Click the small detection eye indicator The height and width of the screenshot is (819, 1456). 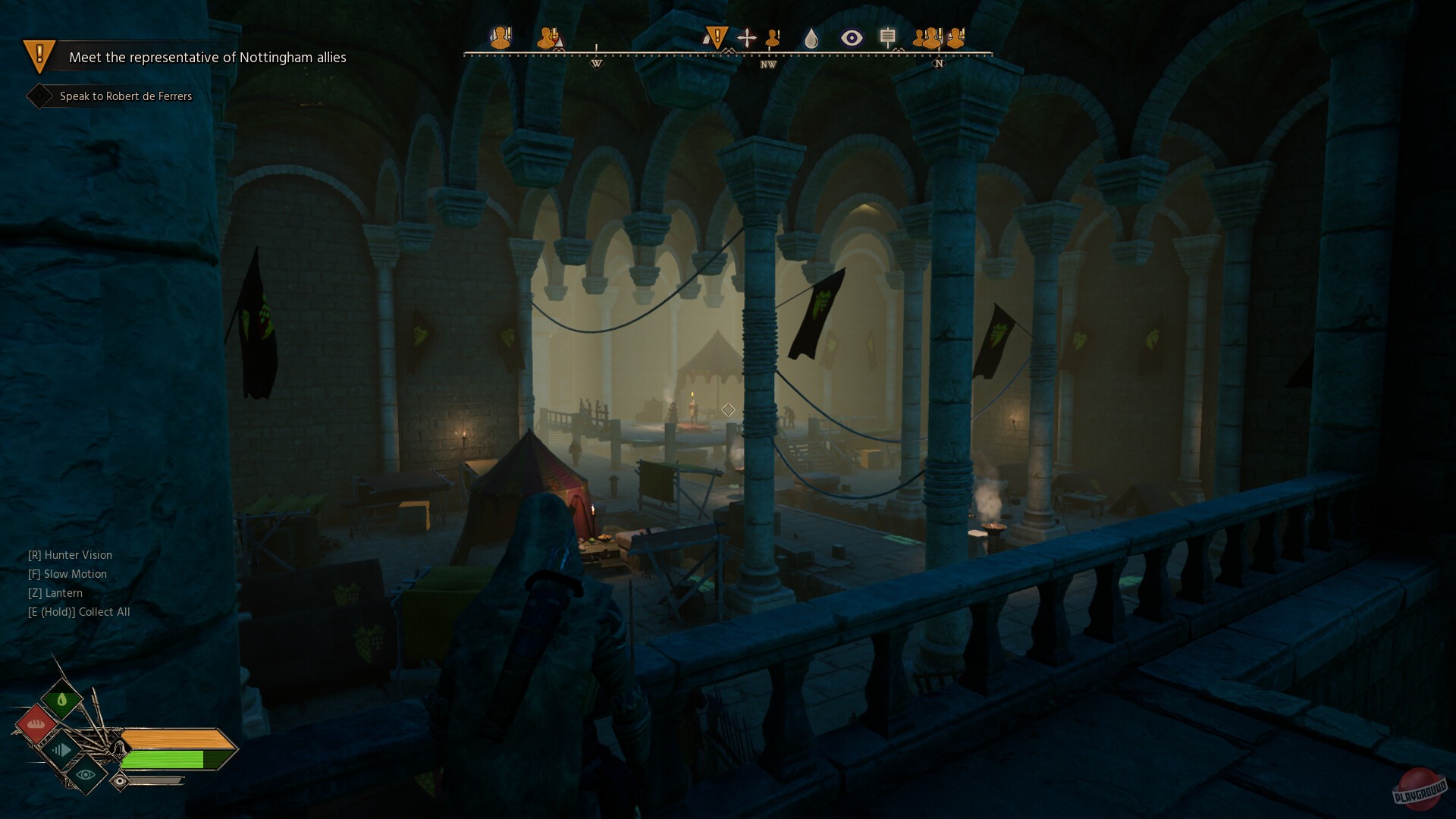pos(120,780)
